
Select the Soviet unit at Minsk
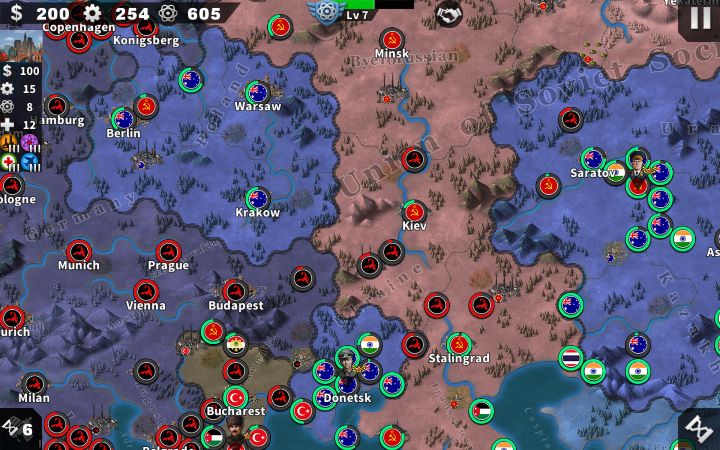click(x=391, y=40)
